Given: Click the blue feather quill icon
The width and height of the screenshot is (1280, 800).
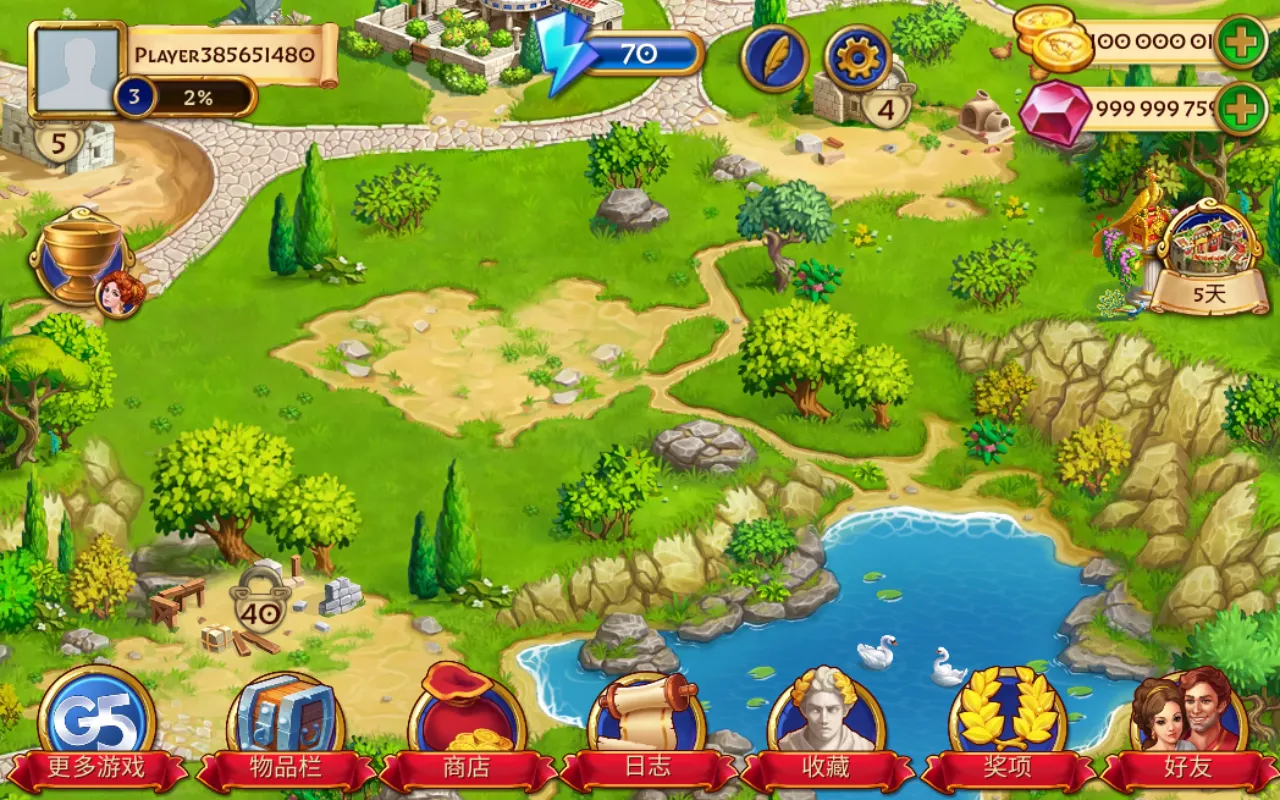Looking at the screenshot, I should (774, 59).
